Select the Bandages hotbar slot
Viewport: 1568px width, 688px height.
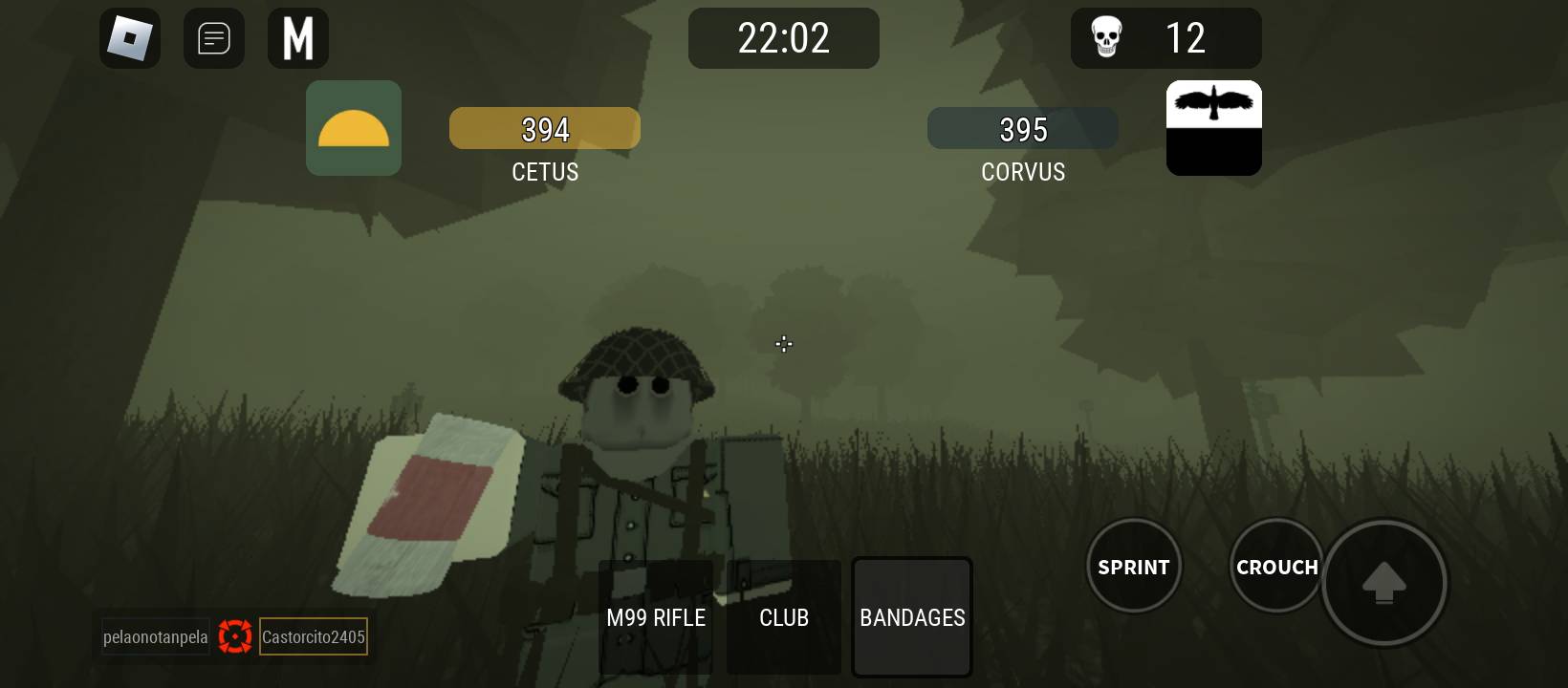912,617
